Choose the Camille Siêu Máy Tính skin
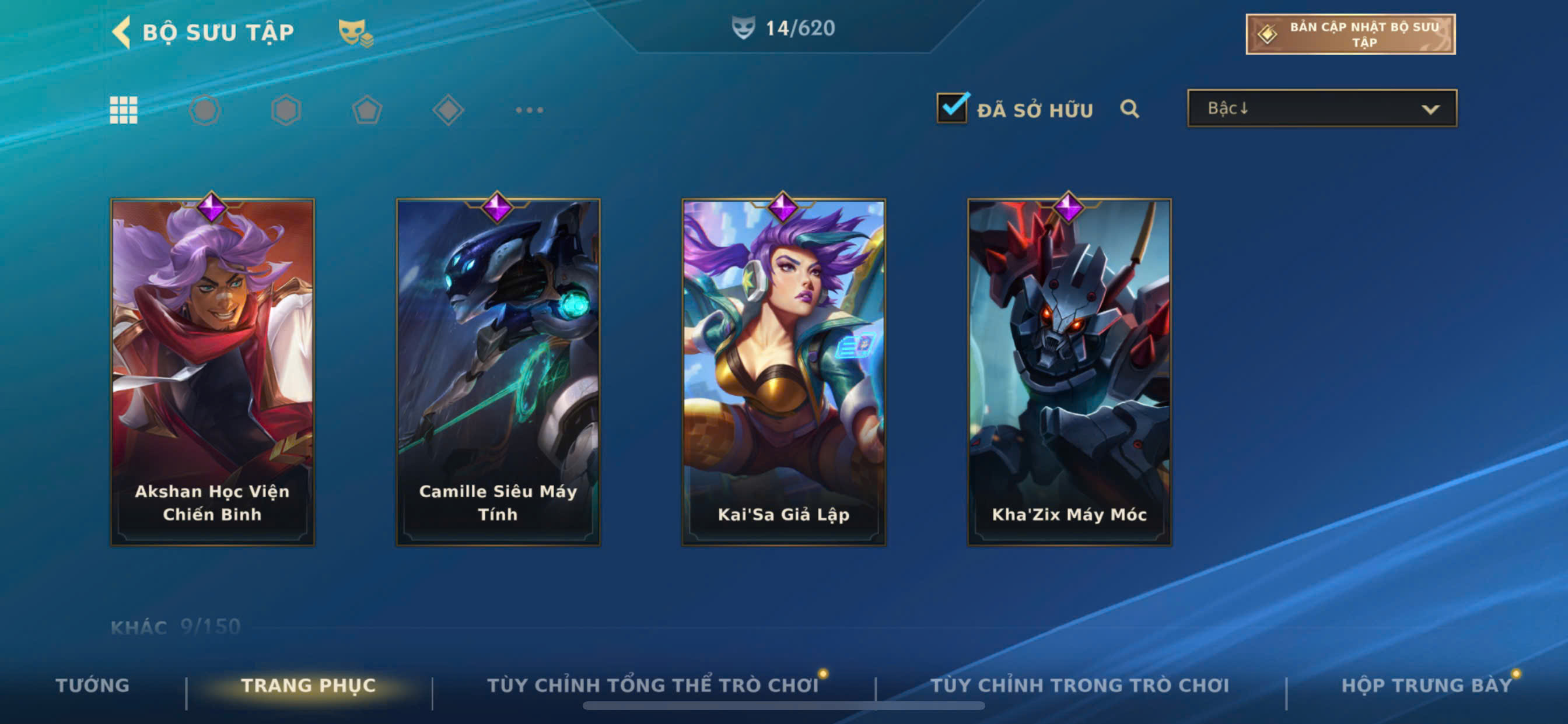The image size is (1568, 724). point(498,371)
